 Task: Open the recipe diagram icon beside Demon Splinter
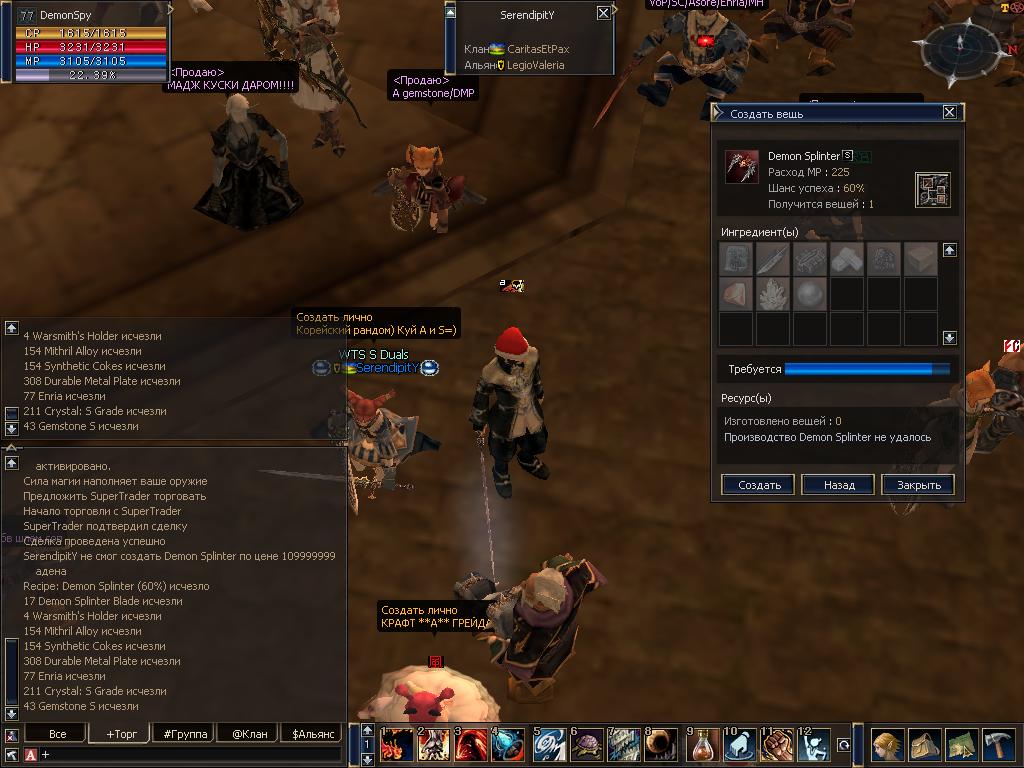point(932,189)
